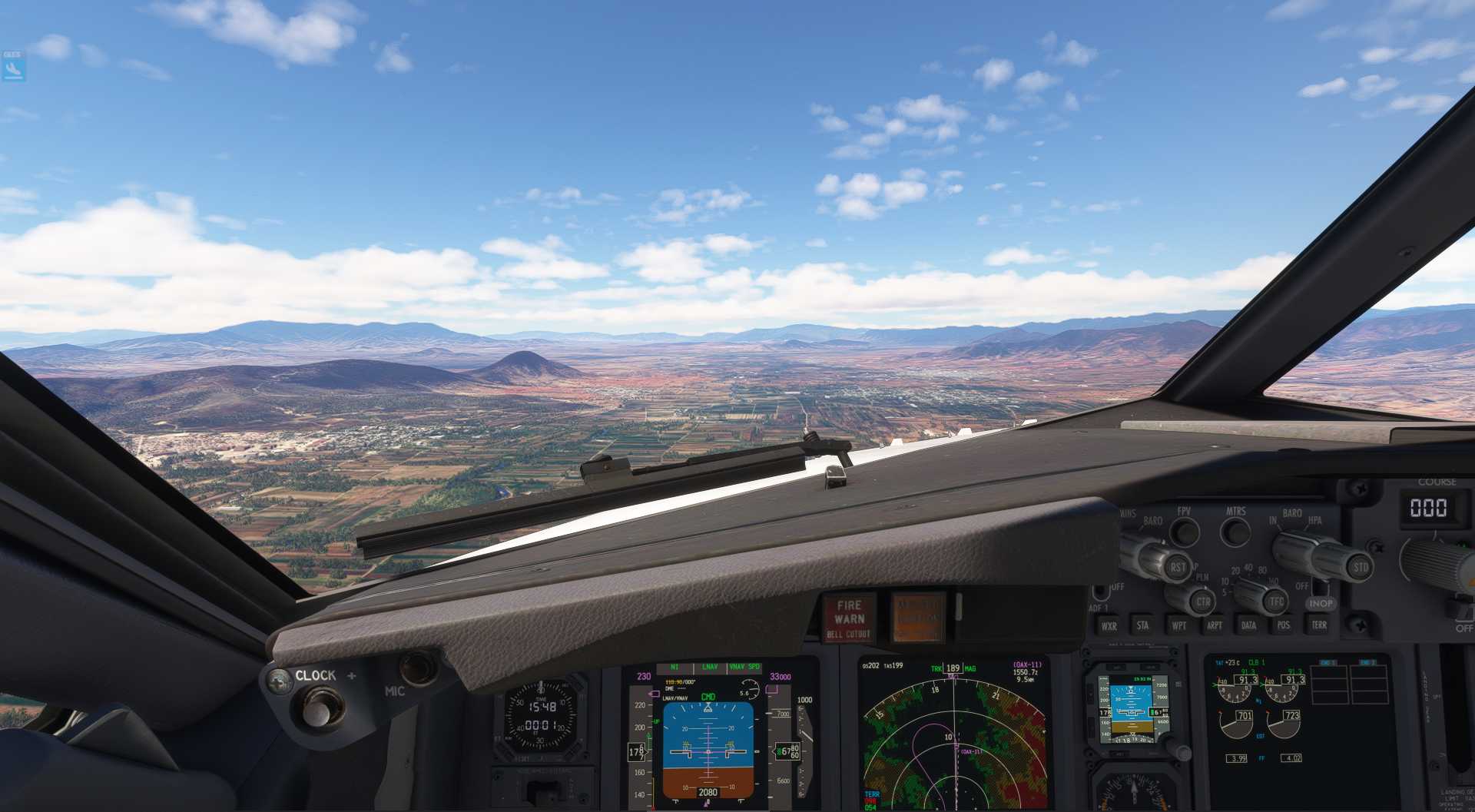This screenshot has height=812, width=1475.
Task: Reset minimums with the RST knob button
Action: click(x=1177, y=568)
